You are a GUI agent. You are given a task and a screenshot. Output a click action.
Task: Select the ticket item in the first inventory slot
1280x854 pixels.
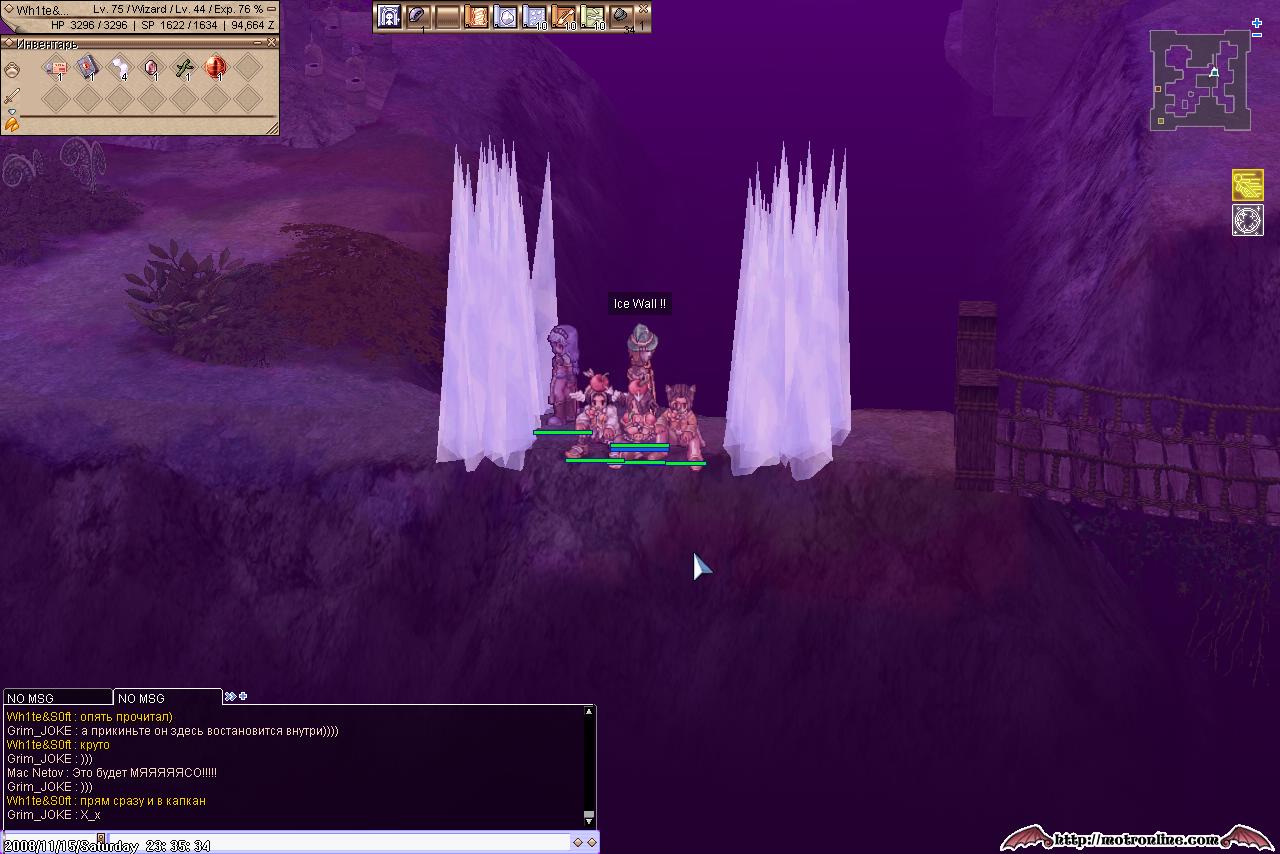(x=56, y=67)
